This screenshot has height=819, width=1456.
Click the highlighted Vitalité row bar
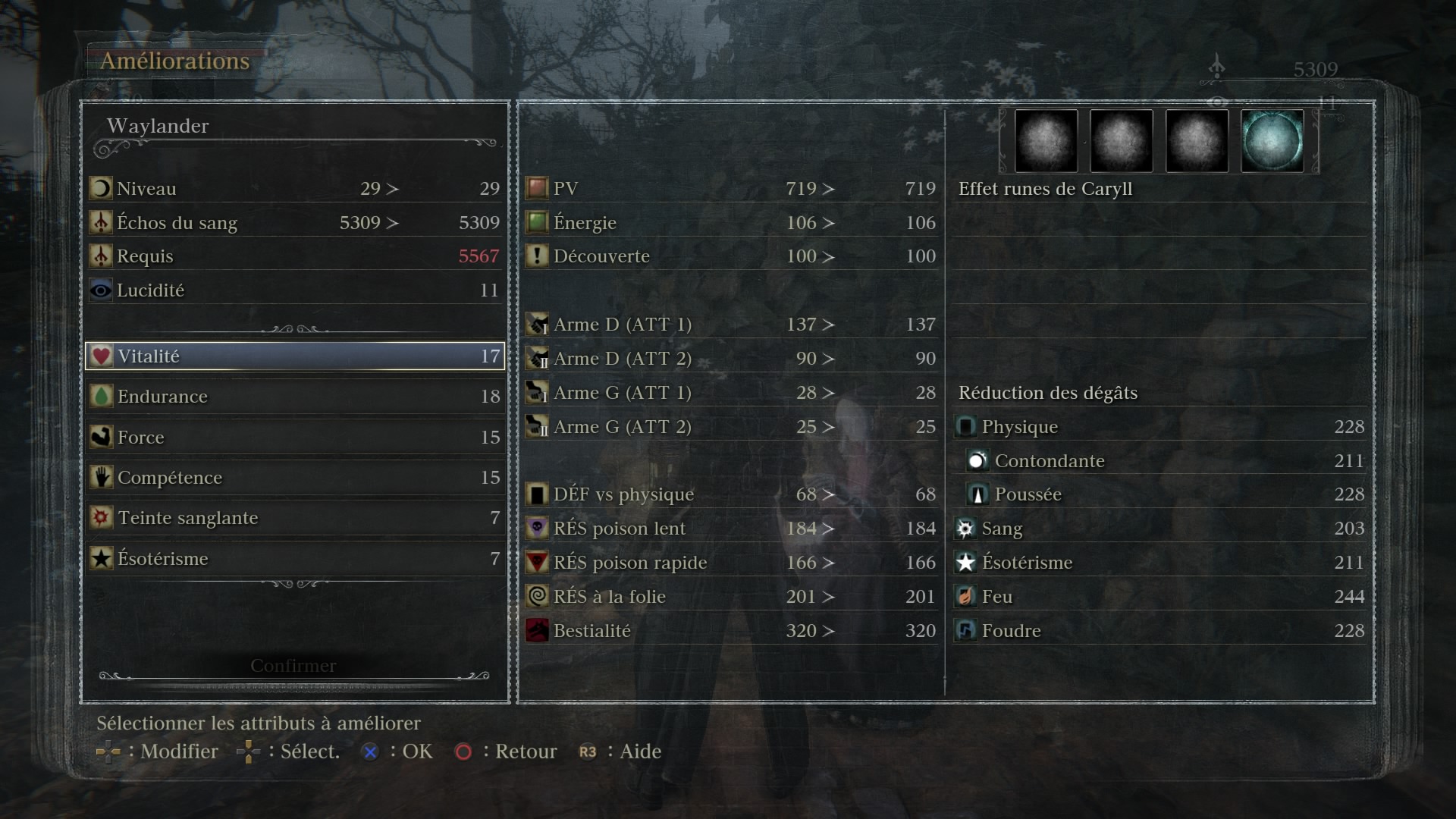pos(296,356)
